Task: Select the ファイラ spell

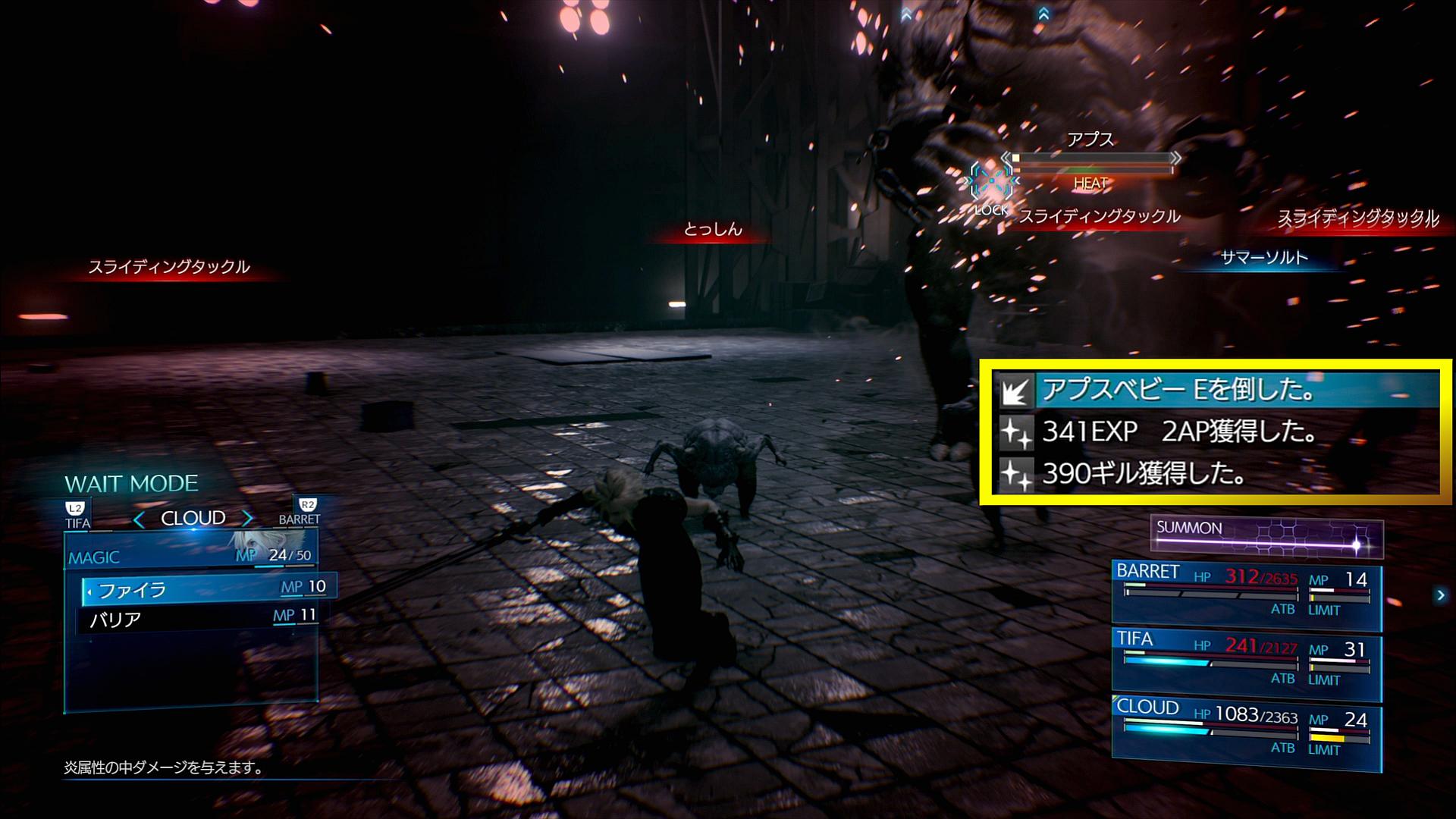Action: click(x=206, y=589)
